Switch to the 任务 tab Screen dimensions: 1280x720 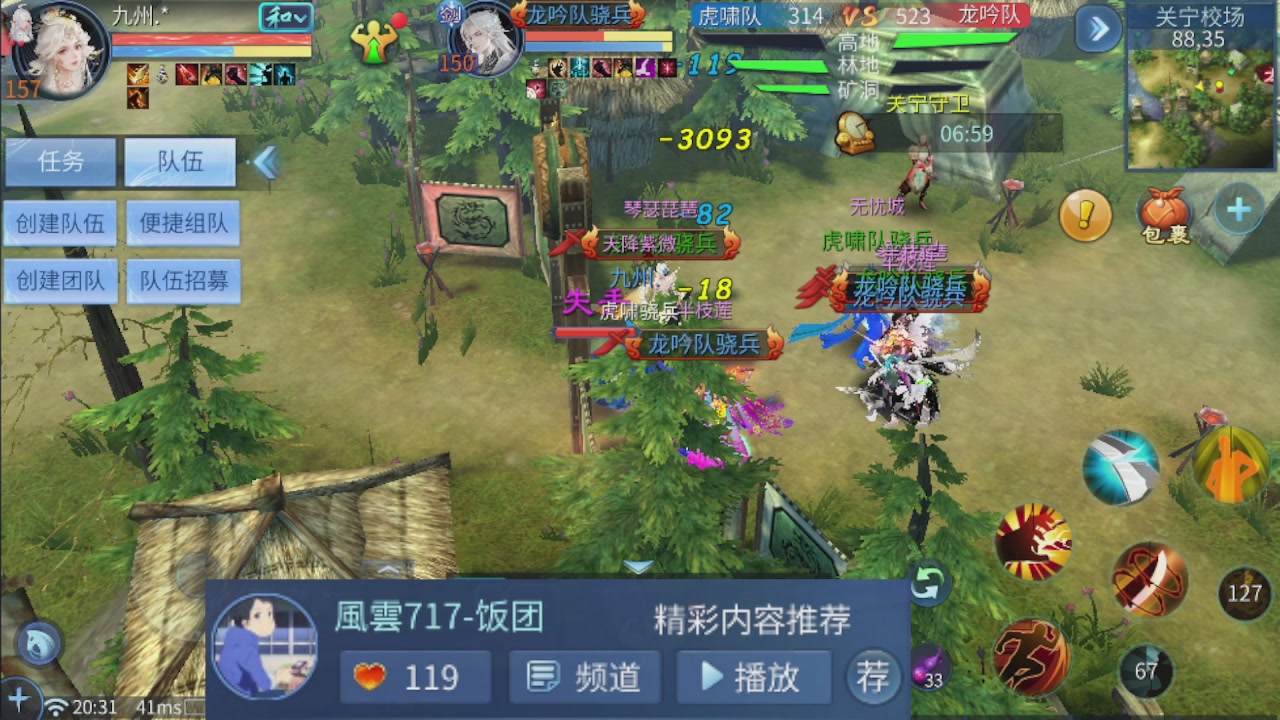coord(60,162)
